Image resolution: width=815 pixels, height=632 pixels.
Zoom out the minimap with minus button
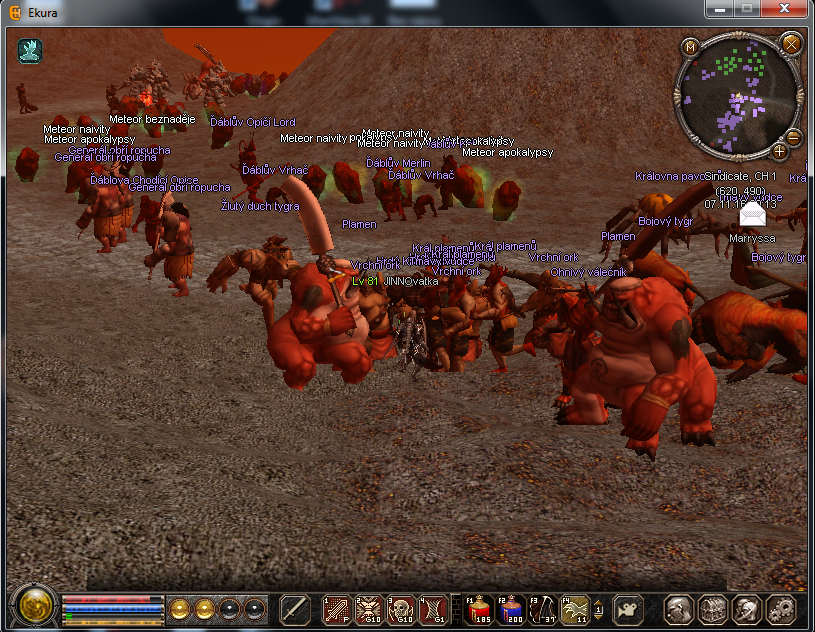pos(793,137)
